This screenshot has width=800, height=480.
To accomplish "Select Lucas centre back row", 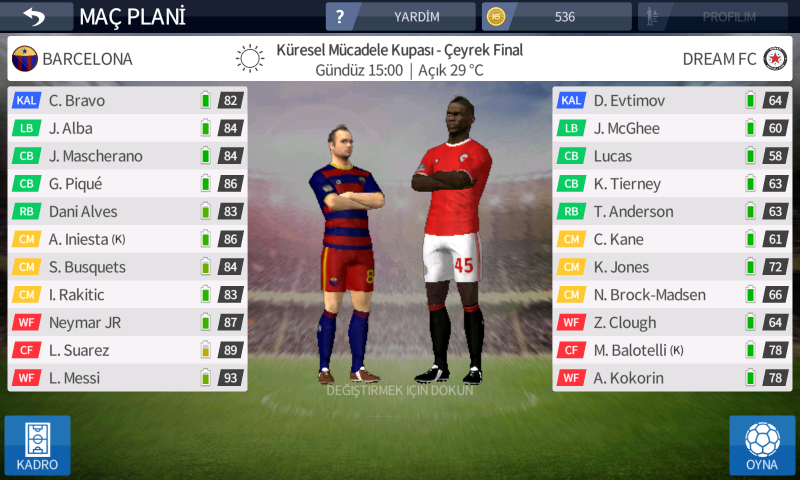I will pos(671,156).
